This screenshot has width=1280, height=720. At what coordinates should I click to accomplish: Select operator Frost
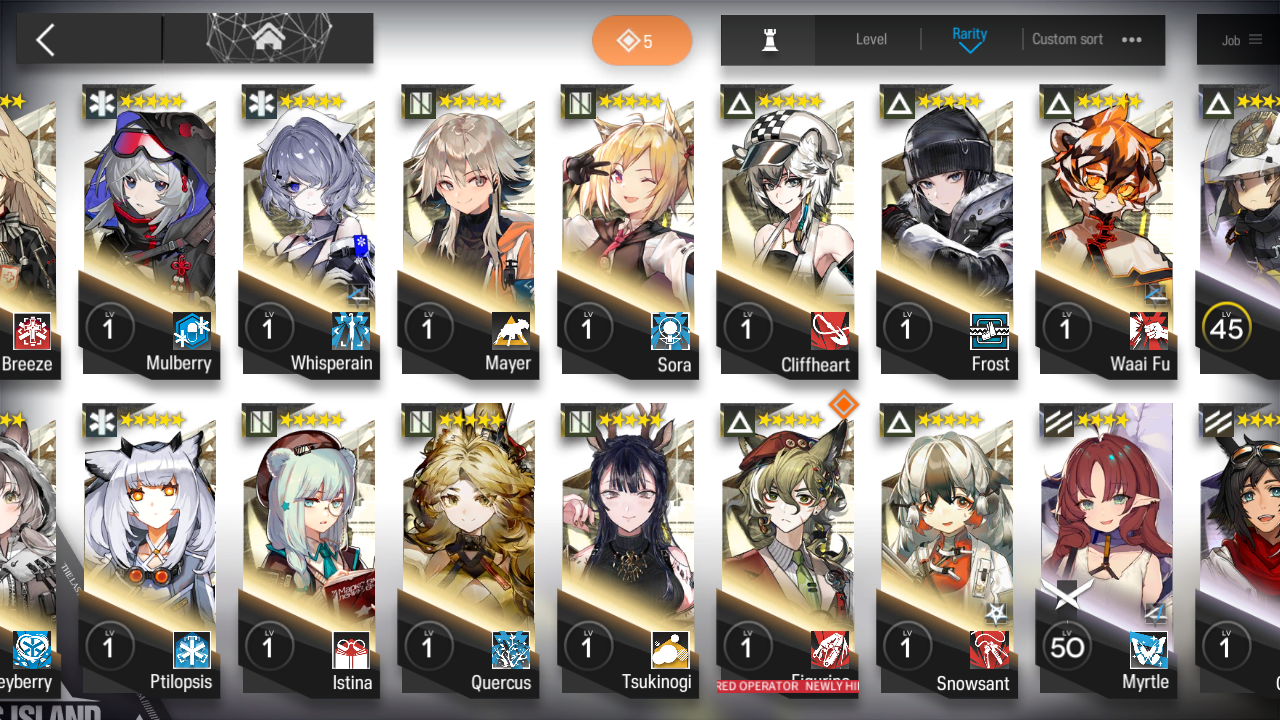[x=946, y=230]
